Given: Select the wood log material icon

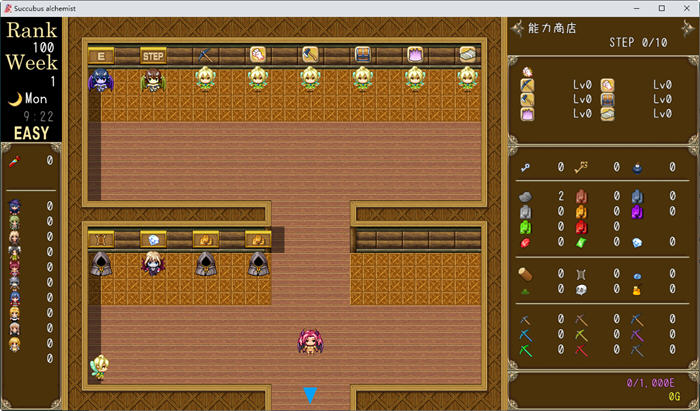Looking at the screenshot, I should [x=527, y=273].
